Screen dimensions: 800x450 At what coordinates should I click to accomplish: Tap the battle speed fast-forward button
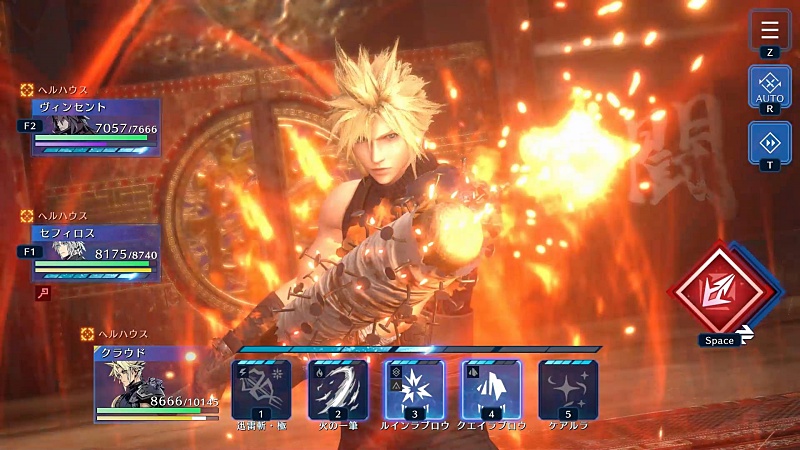769,142
